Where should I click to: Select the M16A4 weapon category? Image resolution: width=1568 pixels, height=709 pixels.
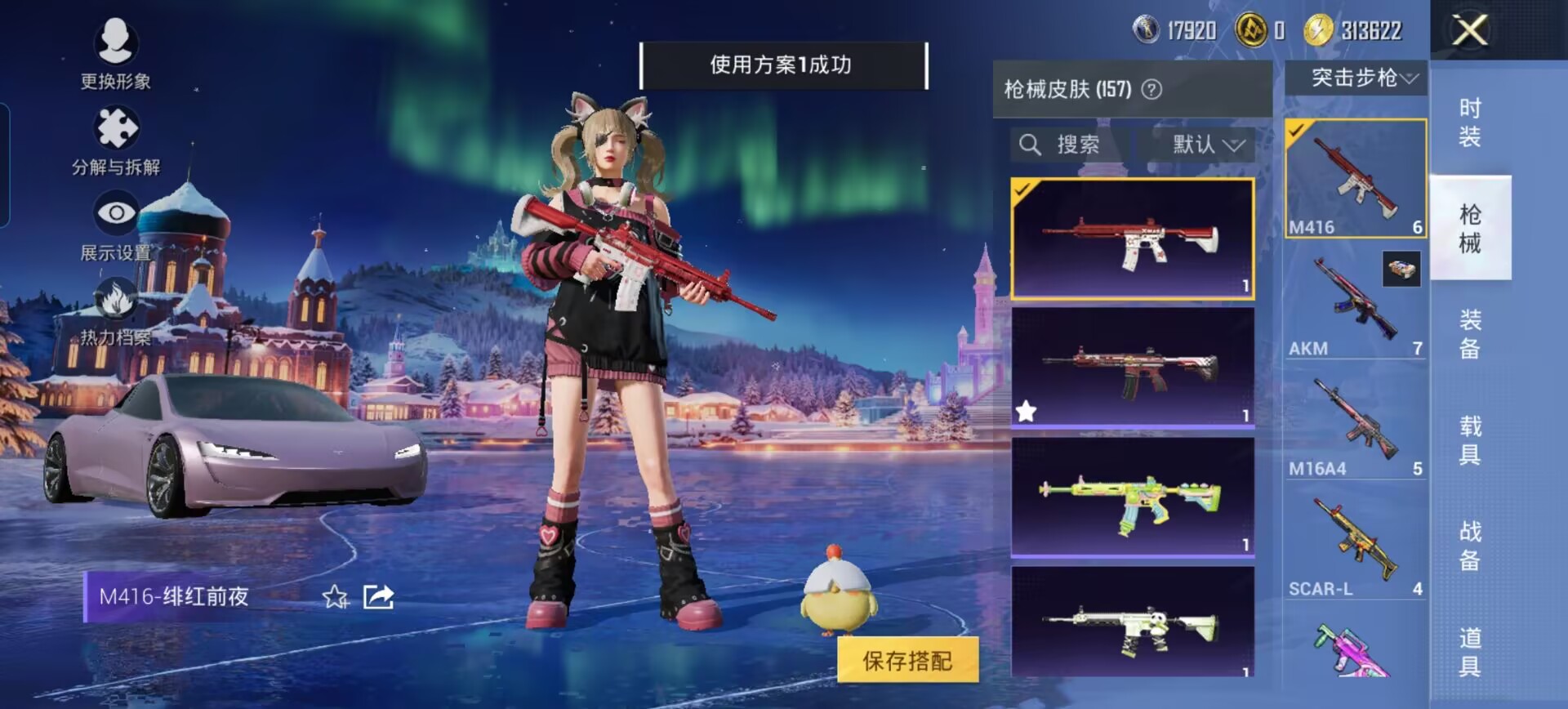[1355, 421]
